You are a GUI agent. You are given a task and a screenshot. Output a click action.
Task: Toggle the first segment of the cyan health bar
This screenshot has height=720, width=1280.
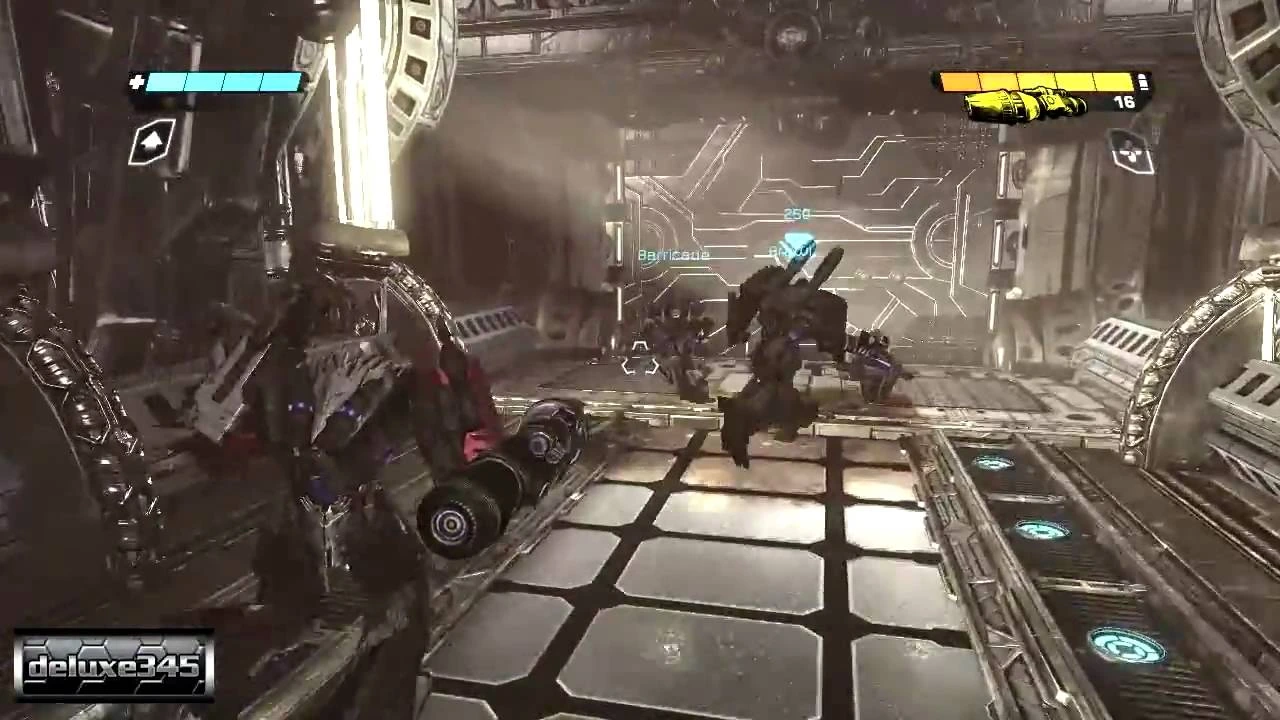[167, 82]
